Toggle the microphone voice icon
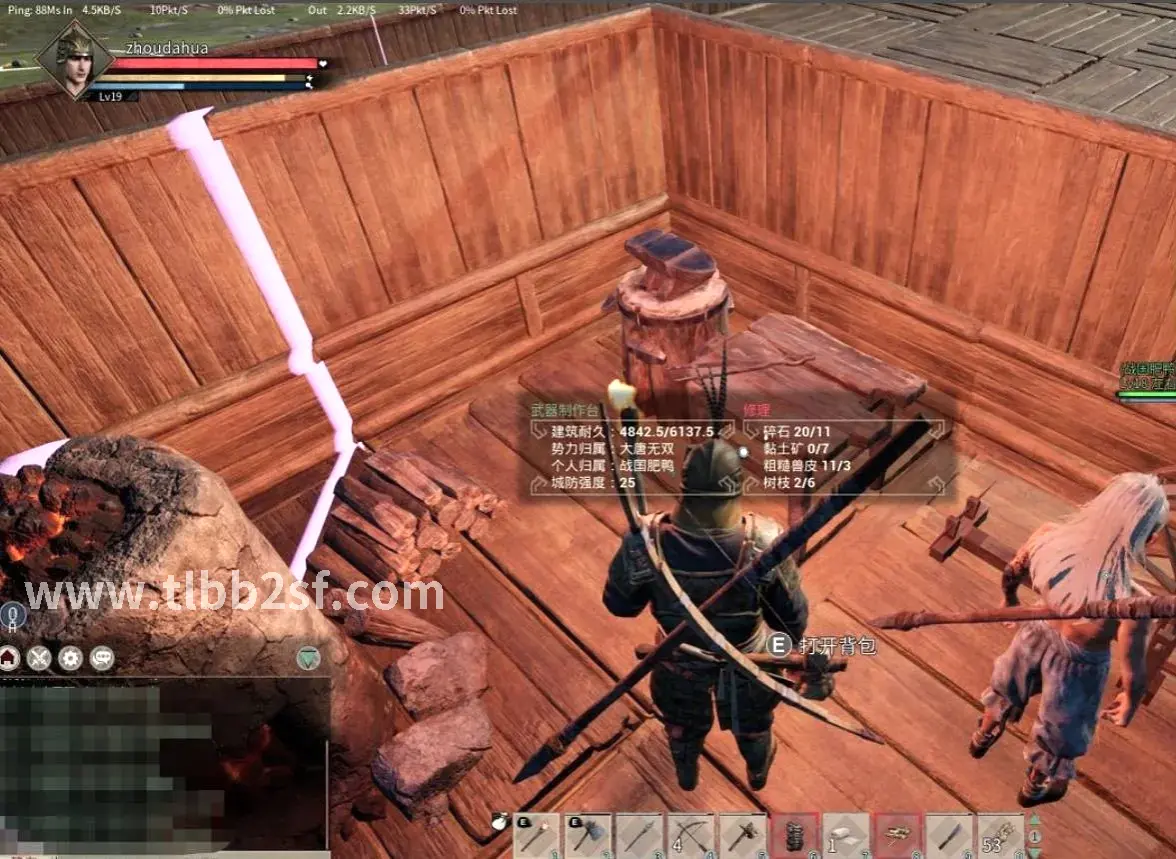The image size is (1176, 859). point(12,614)
